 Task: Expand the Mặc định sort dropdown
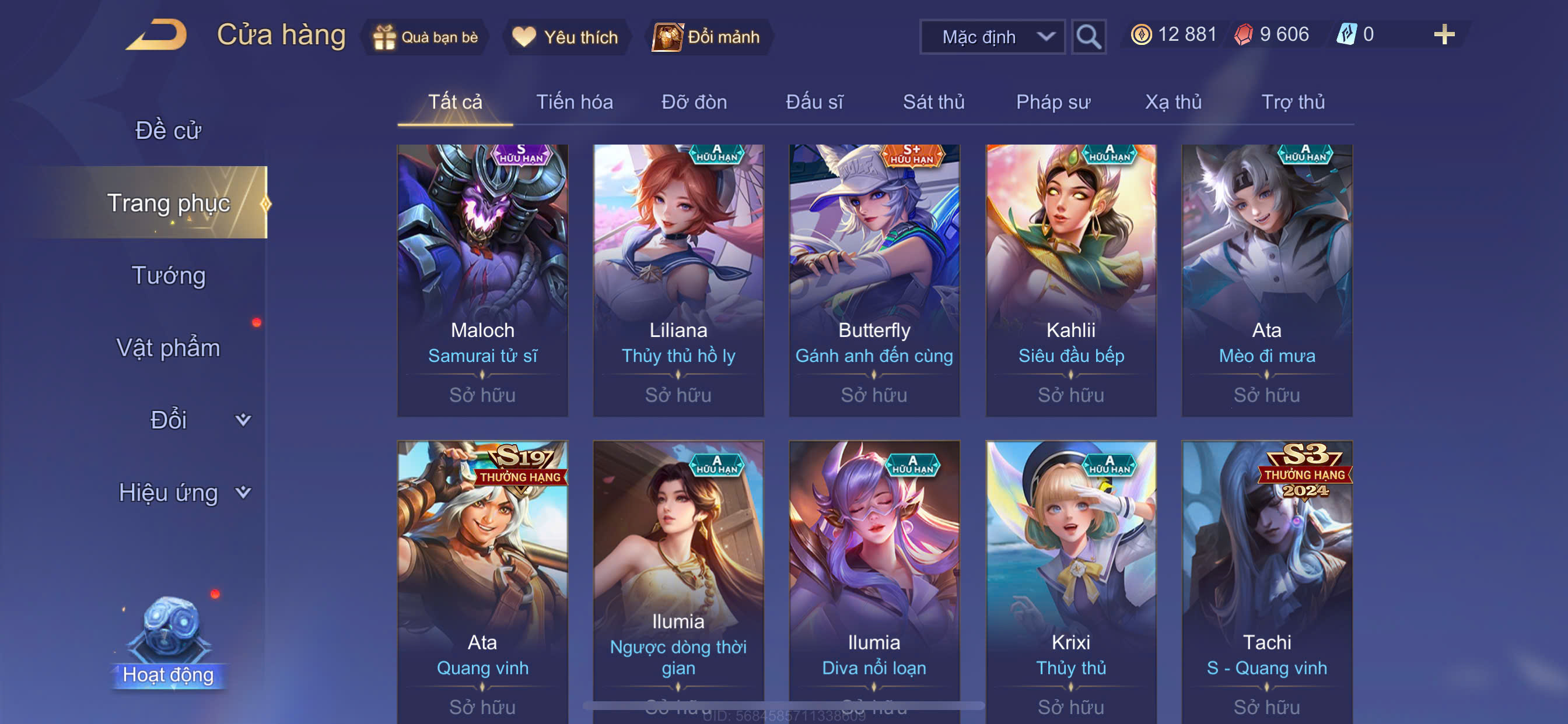point(992,37)
